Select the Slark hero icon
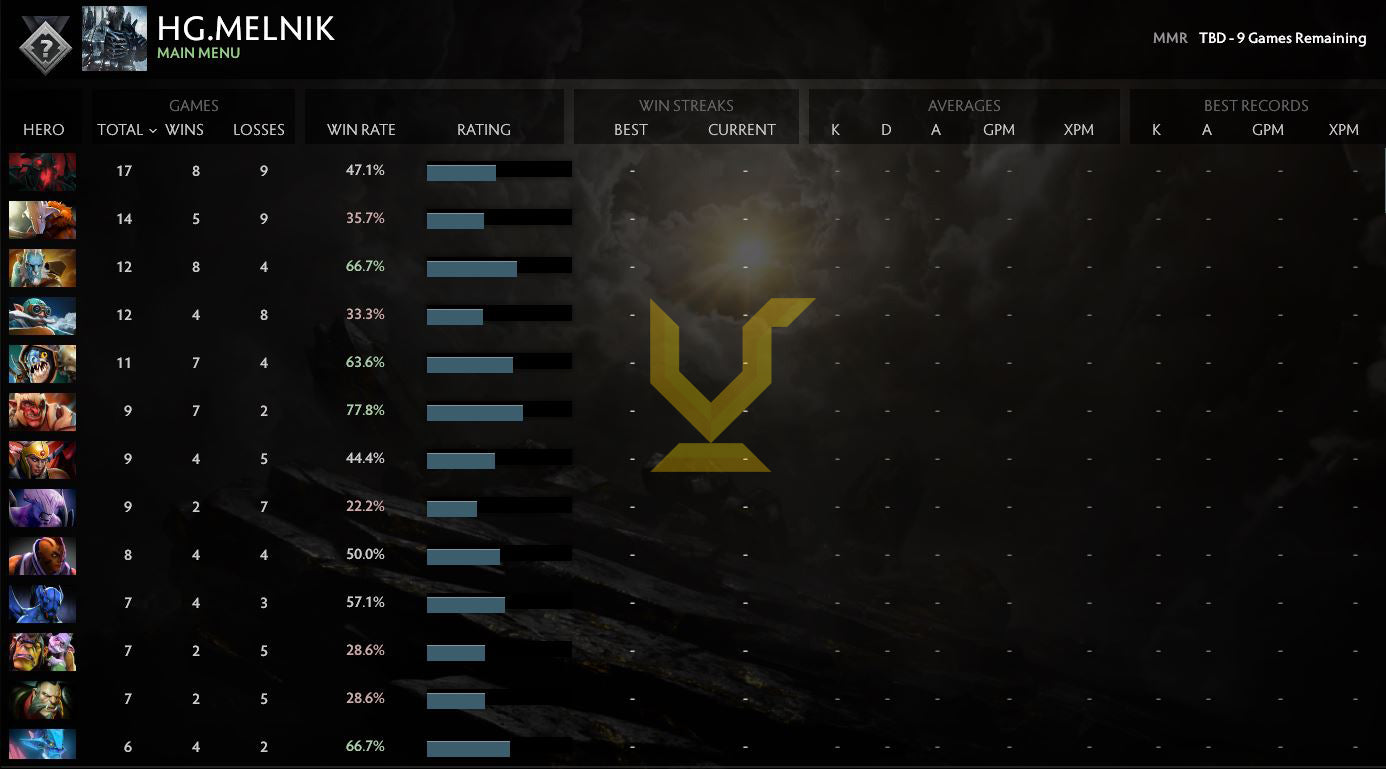 [x=42, y=362]
